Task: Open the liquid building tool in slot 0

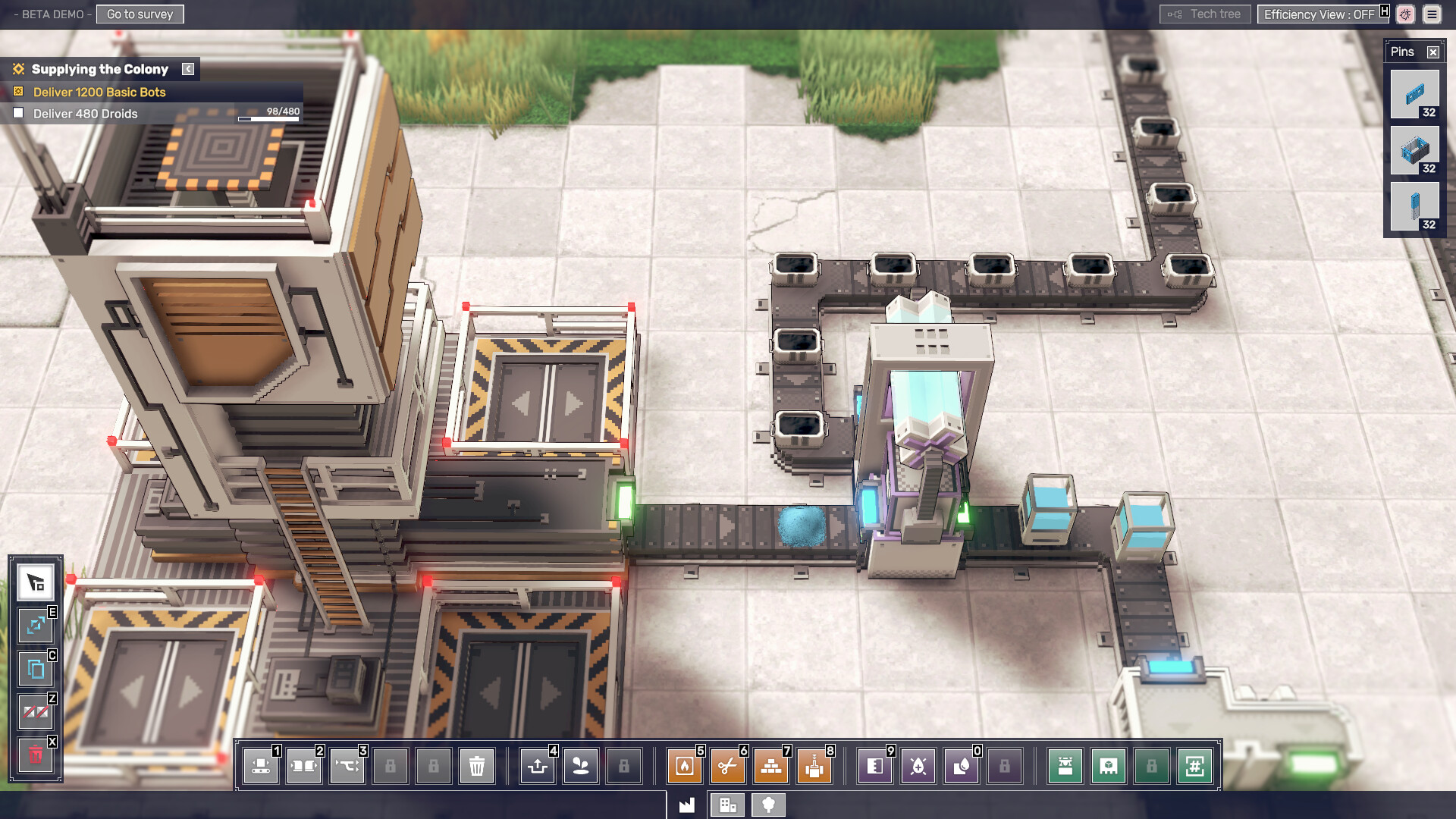Action: click(x=960, y=766)
